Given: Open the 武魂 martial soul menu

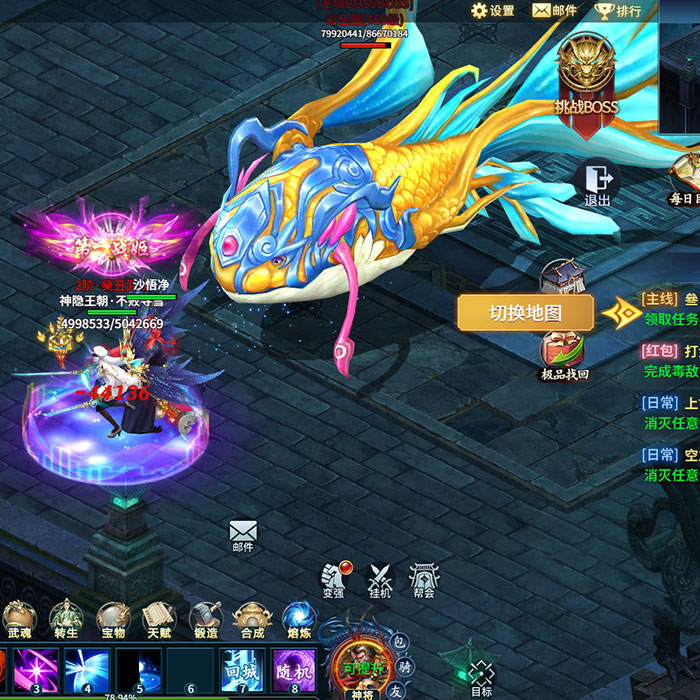Looking at the screenshot, I should [19, 620].
